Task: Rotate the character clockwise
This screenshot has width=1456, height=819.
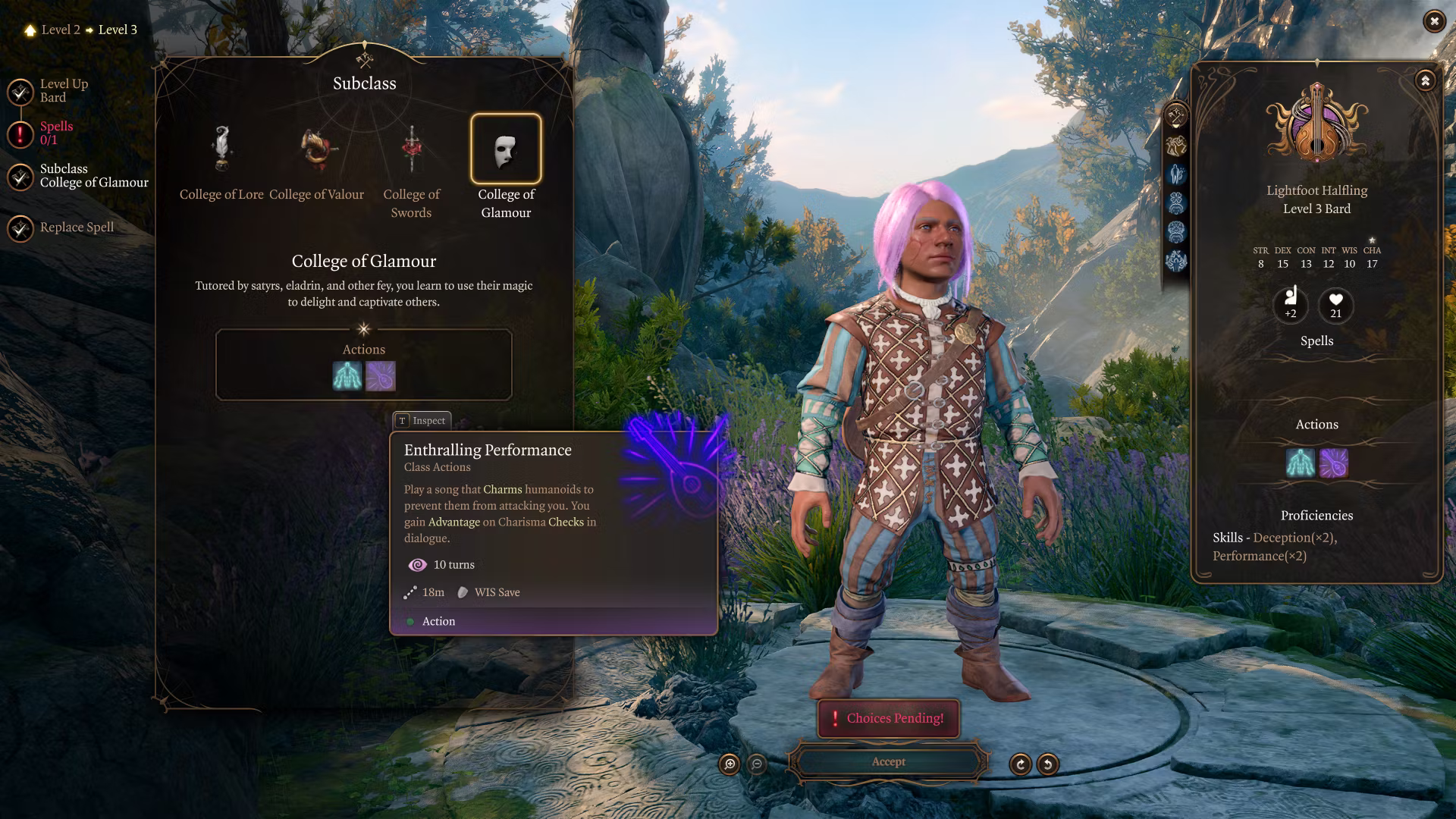Action: point(1020,764)
